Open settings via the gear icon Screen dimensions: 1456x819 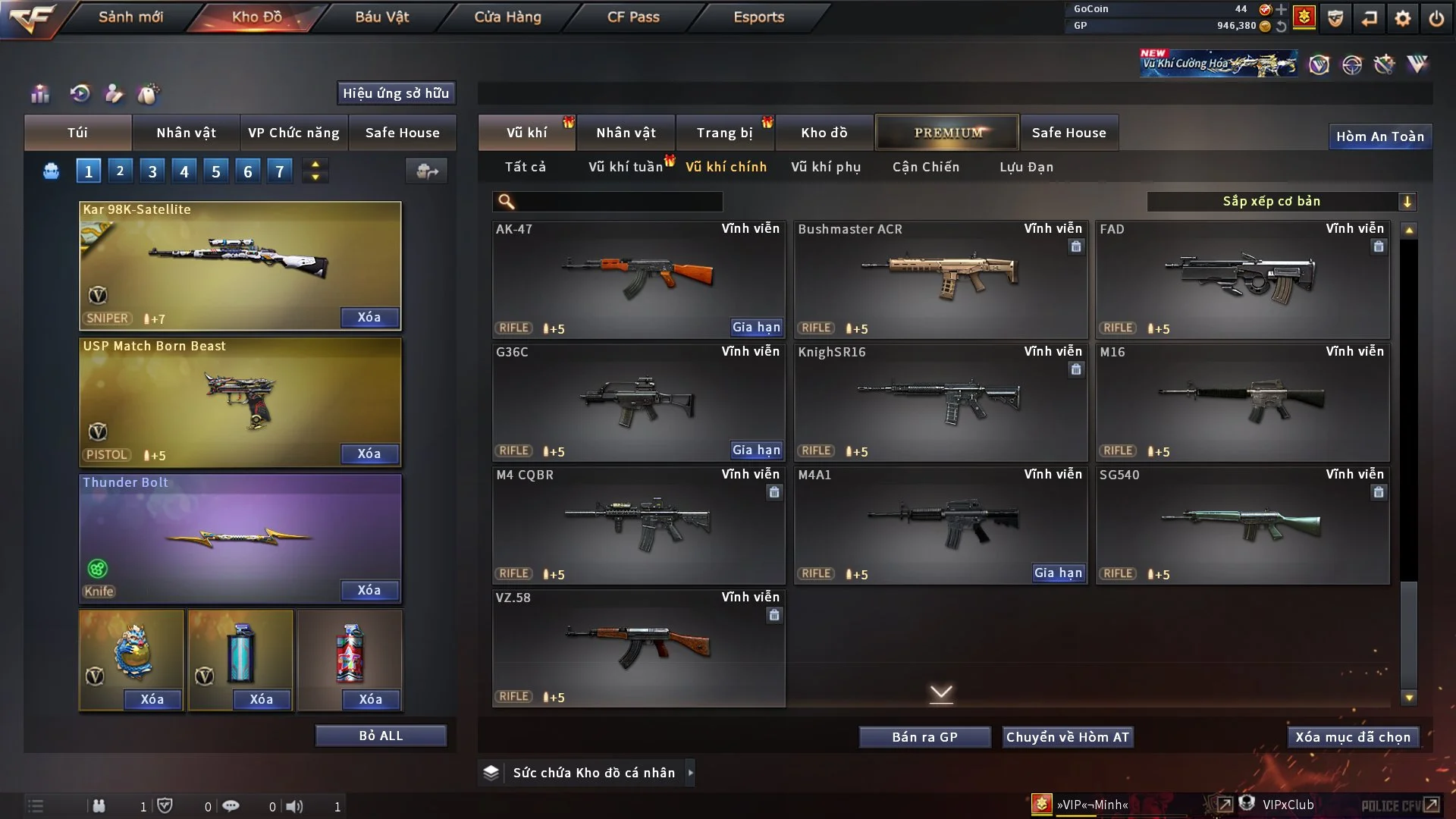tap(1402, 18)
